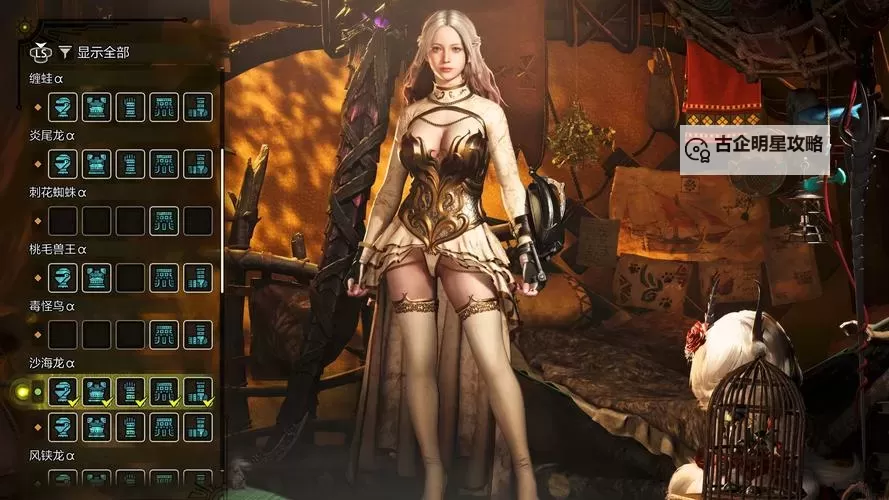Click the armor list scrollbar
The image size is (889, 500).
(221, 180)
